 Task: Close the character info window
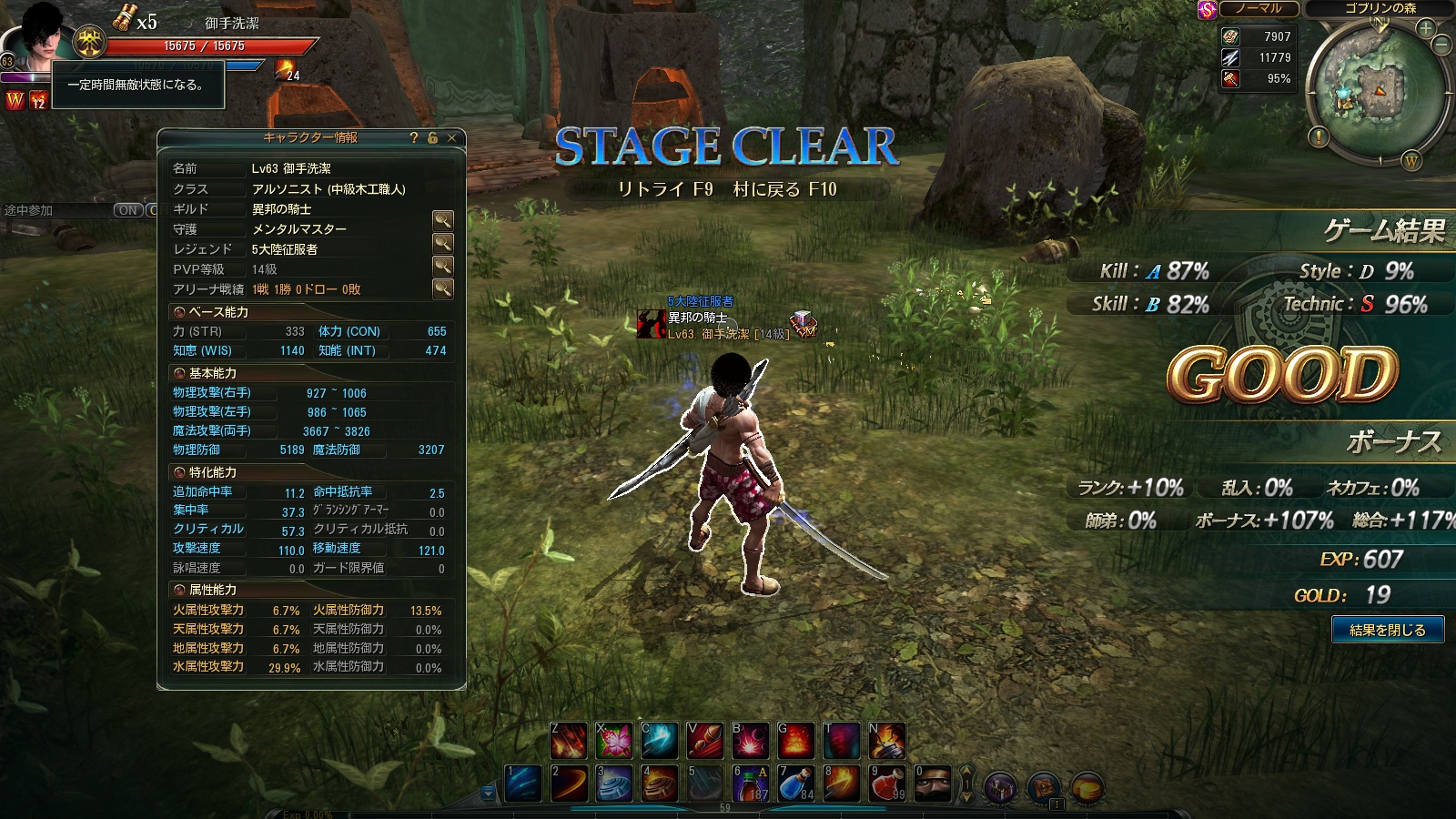click(x=451, y=137)
